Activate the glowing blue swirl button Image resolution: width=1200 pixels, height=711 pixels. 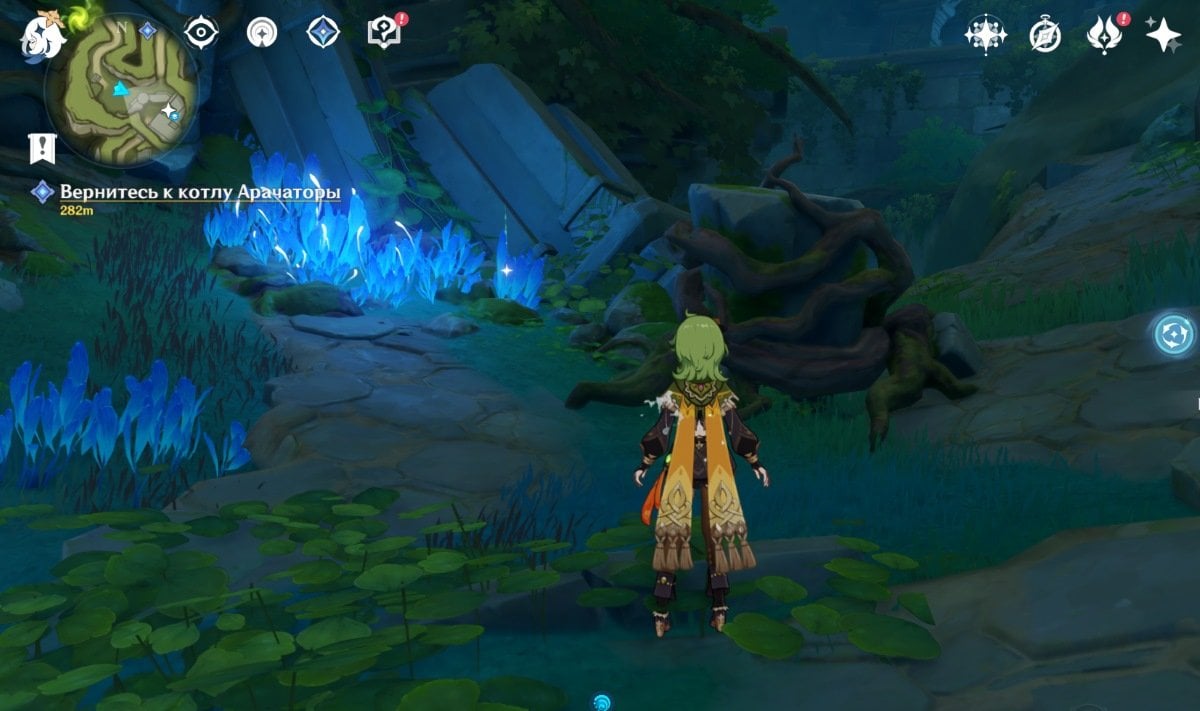coord(1174,335)
